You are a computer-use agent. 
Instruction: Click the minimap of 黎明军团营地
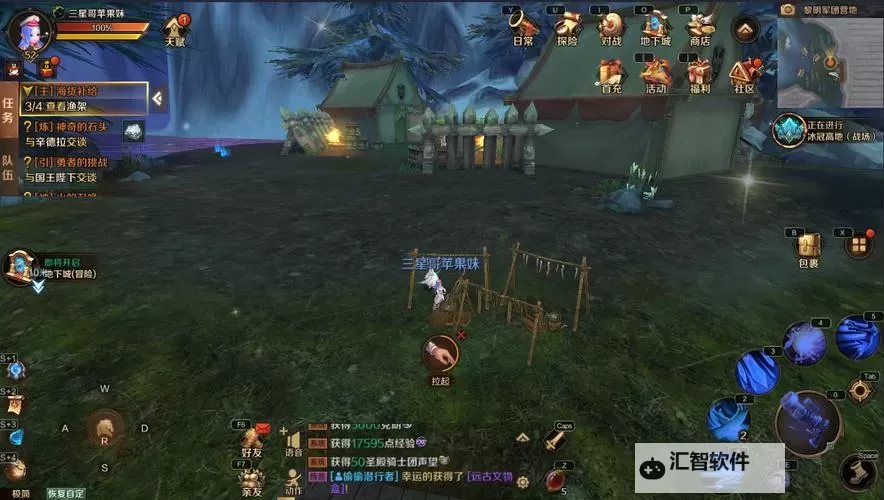(x=828, y=58)
